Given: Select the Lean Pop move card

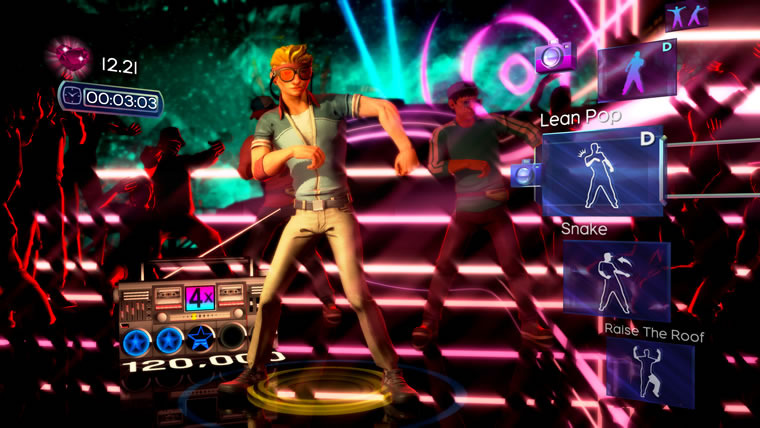Looking at the screenshot, I should [603, 173].
